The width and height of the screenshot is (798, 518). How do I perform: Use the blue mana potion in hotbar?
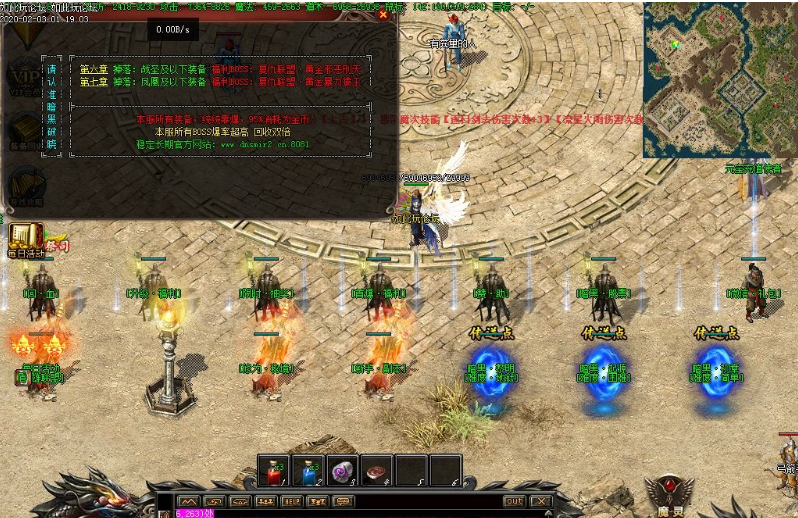(309, 470)
